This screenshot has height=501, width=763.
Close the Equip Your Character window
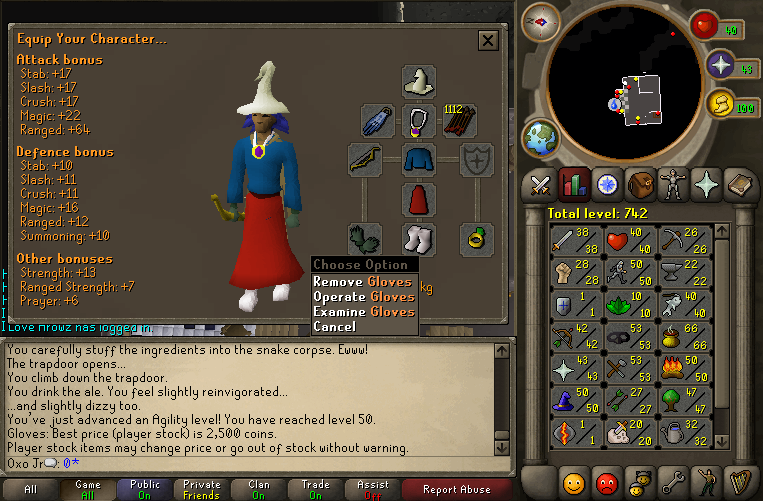pyautogui.click(x=488, y=40)
